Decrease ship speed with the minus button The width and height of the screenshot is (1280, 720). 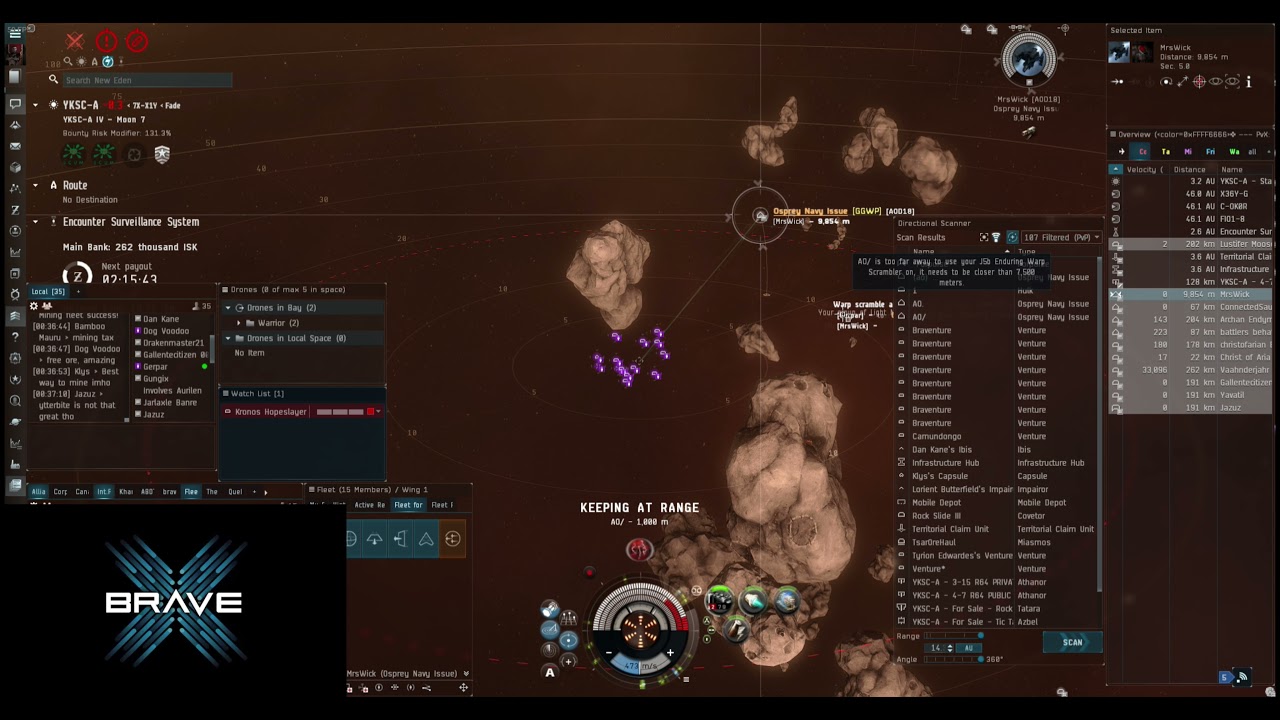point(608,653)
